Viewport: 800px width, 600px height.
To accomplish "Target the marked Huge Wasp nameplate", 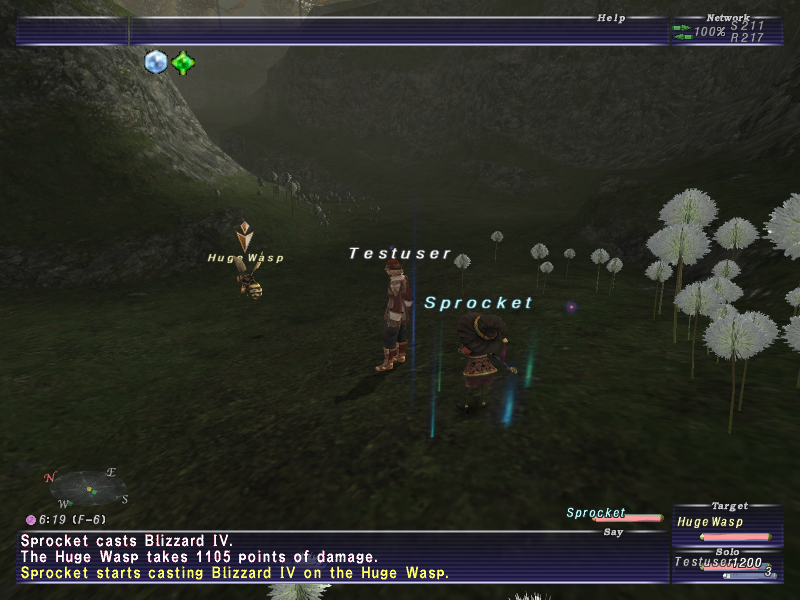I will point(246,258).
